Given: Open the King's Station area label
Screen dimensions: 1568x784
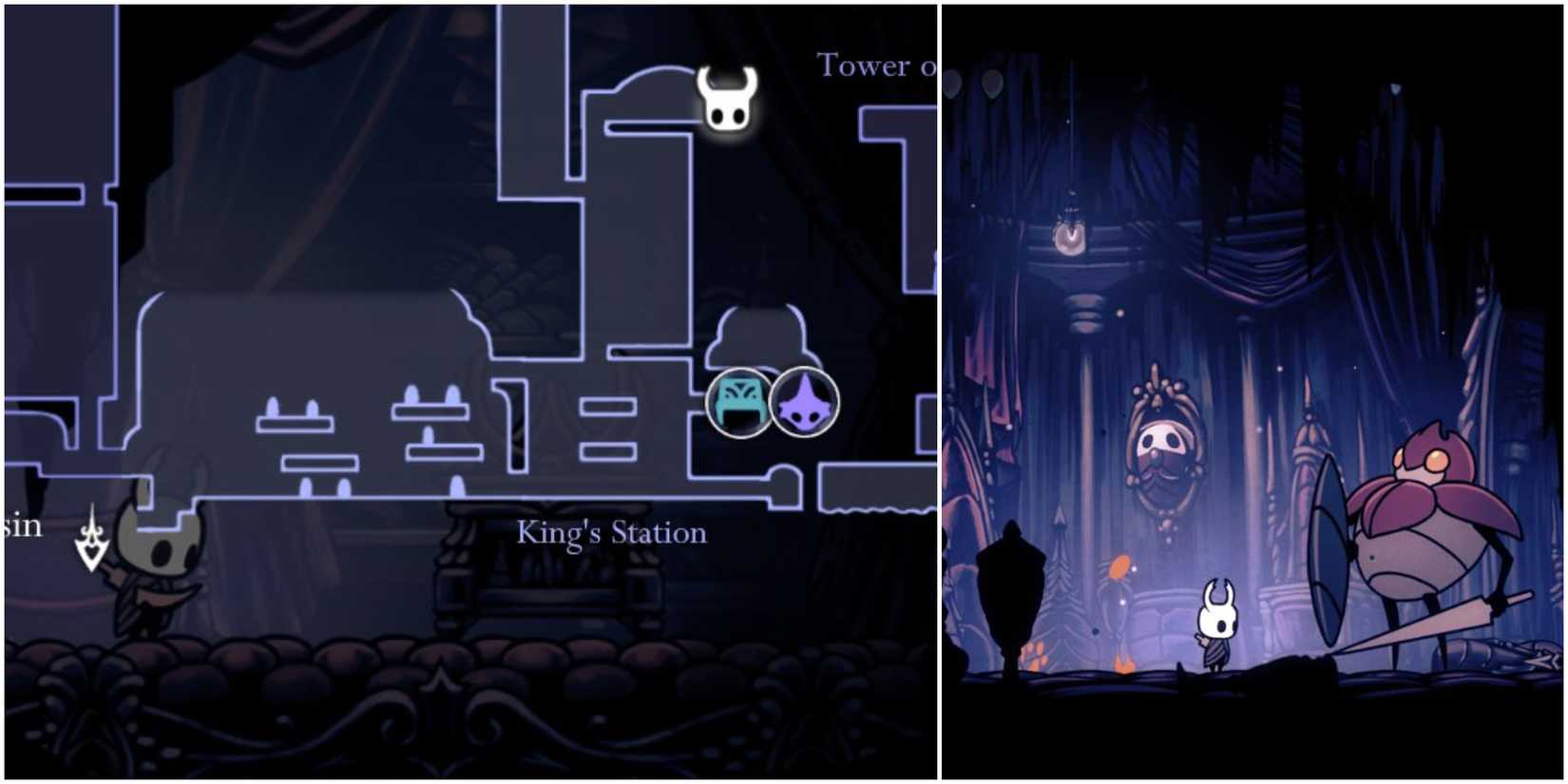Looking at the screenshot, I should (x=611, y=533).
